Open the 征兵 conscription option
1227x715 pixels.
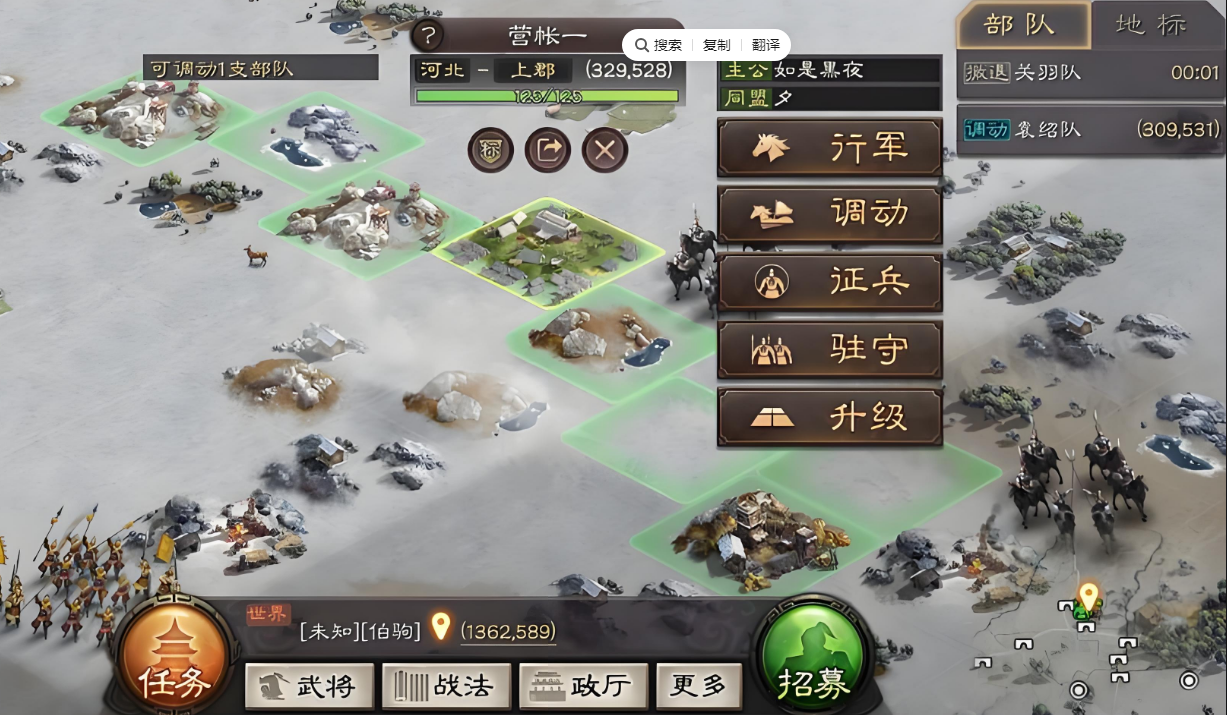[829, 283]
